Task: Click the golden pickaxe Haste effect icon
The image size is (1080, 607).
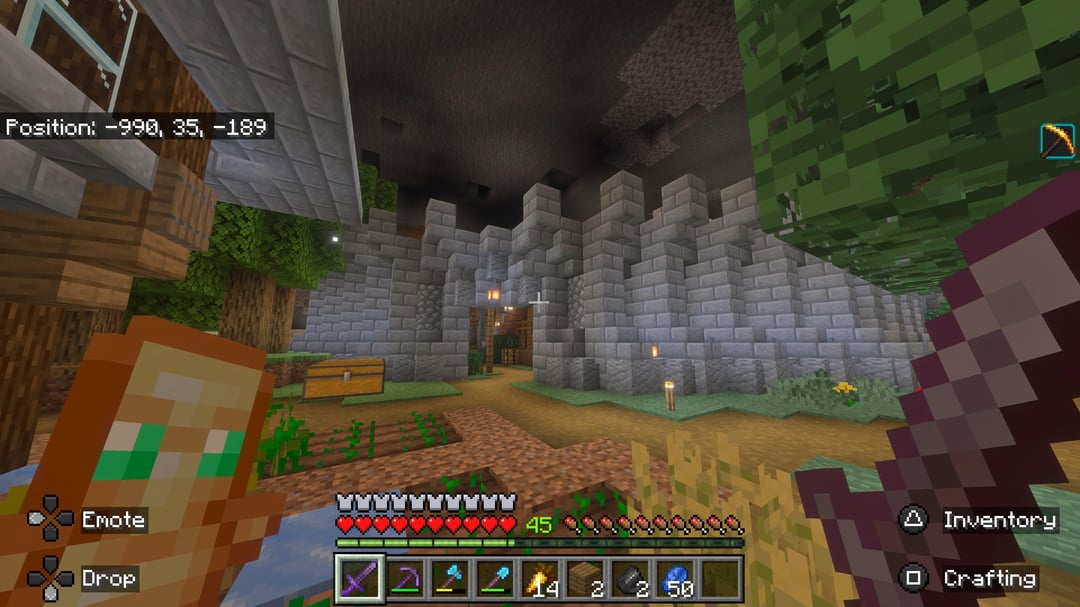Action: pyautogui.click(x=1057, y=141)
